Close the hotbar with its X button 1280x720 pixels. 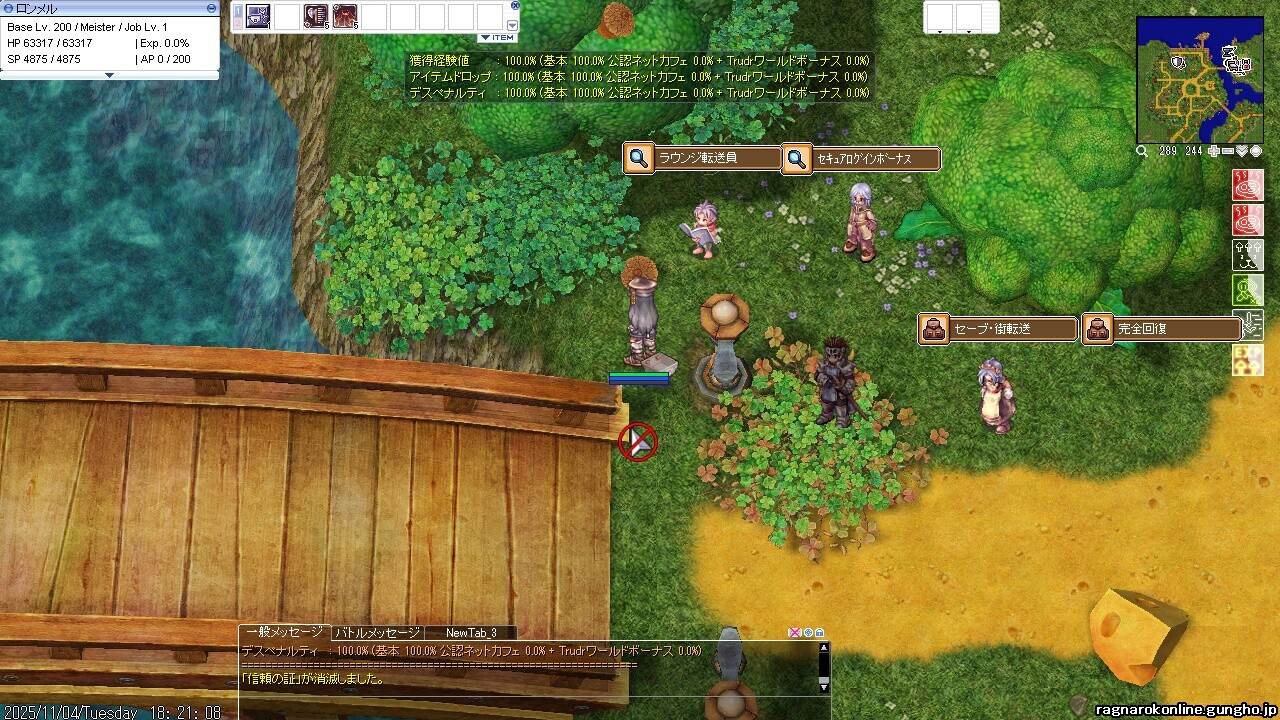pos(515,5)
